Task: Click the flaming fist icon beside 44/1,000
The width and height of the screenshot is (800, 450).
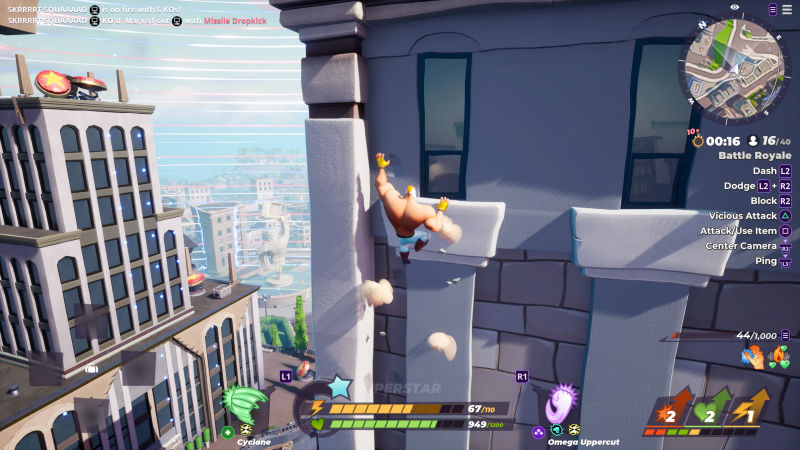Action: tap(751, 357)
